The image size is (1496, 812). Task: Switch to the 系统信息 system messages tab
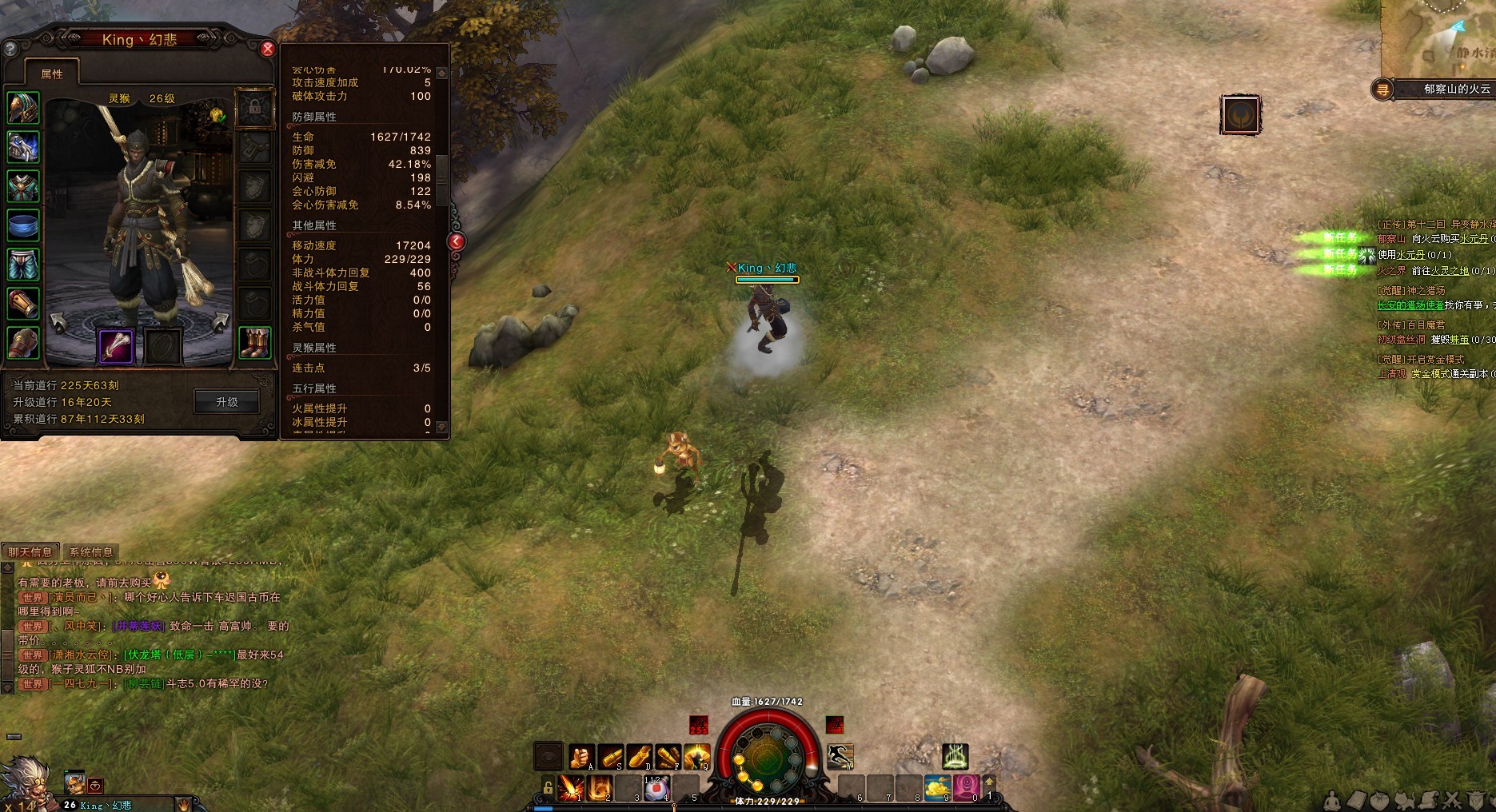point(91,551)
